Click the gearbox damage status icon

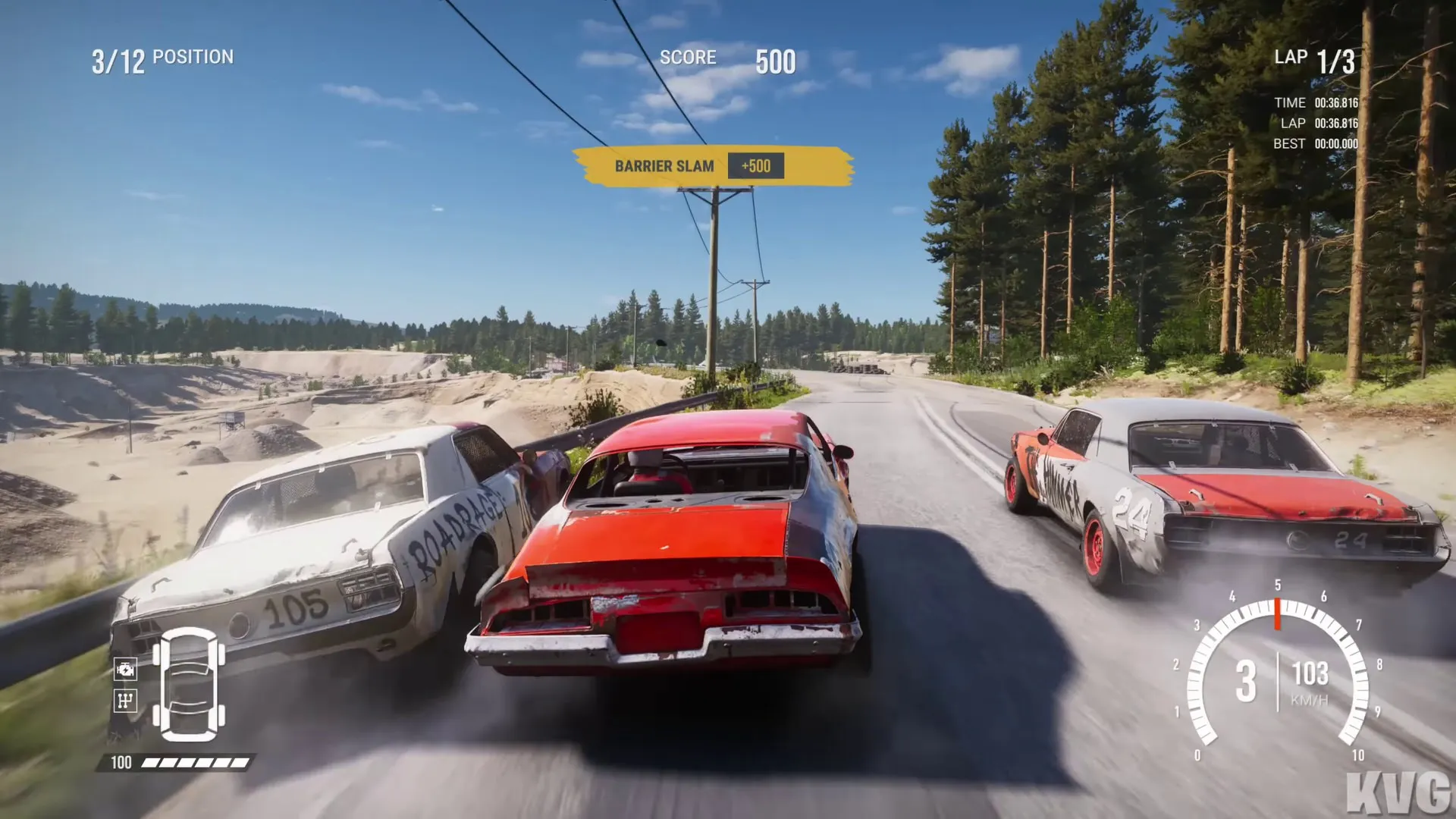pos(125,700)
